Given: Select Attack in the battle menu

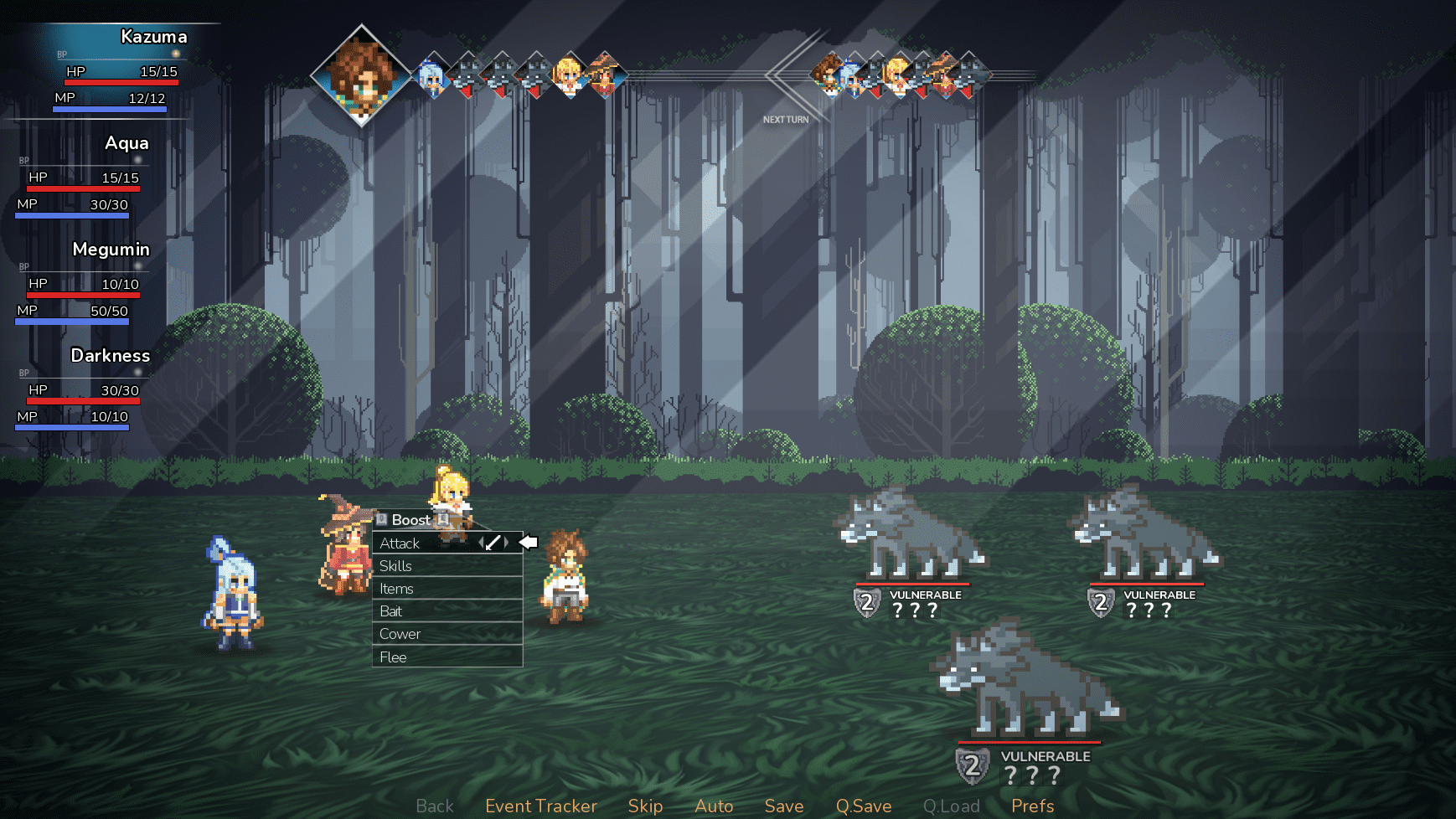Looking at the screenshot, I should pyautogui.click(x=400, y=543).
